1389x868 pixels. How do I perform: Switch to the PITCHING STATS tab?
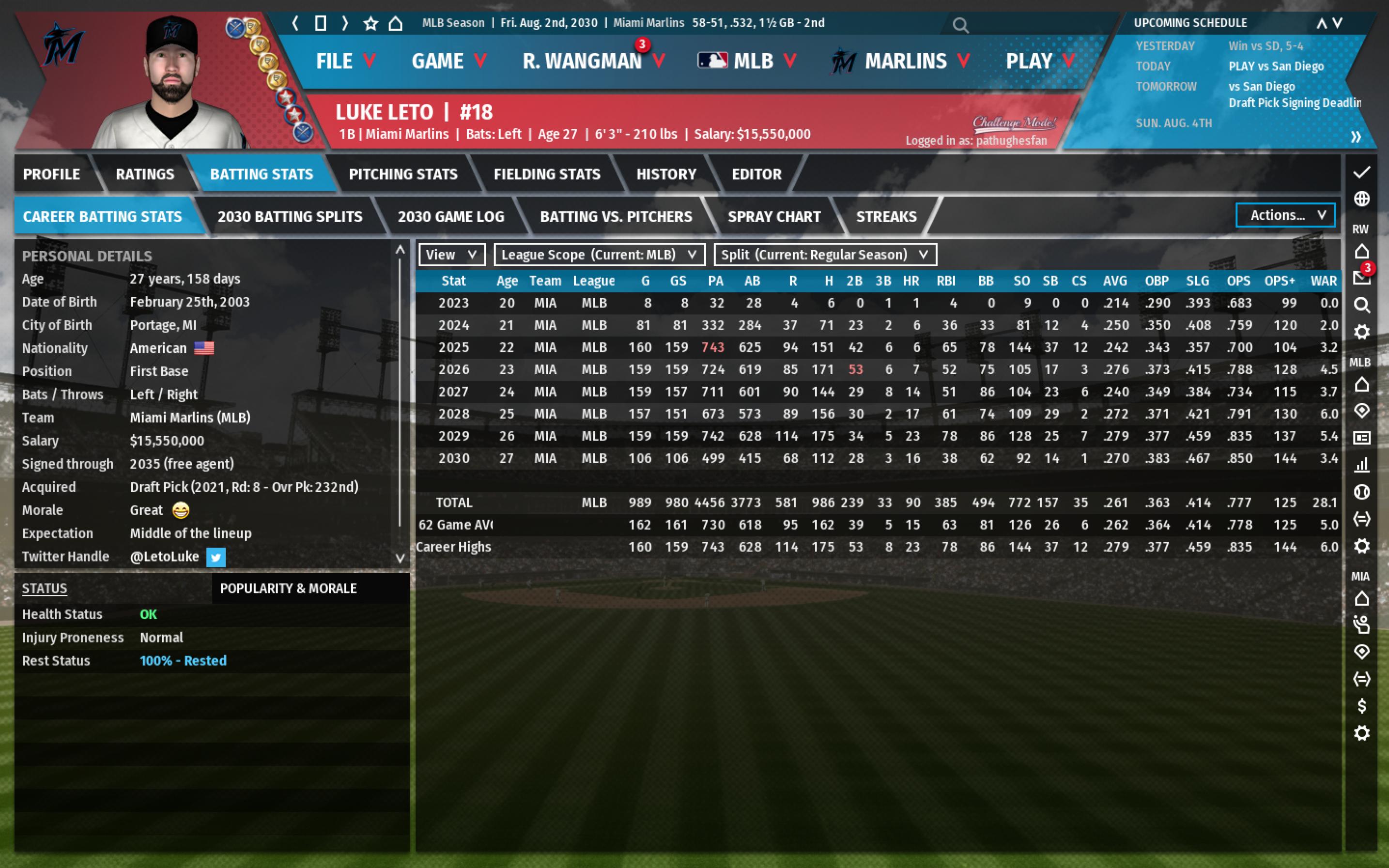pos(403,174)
